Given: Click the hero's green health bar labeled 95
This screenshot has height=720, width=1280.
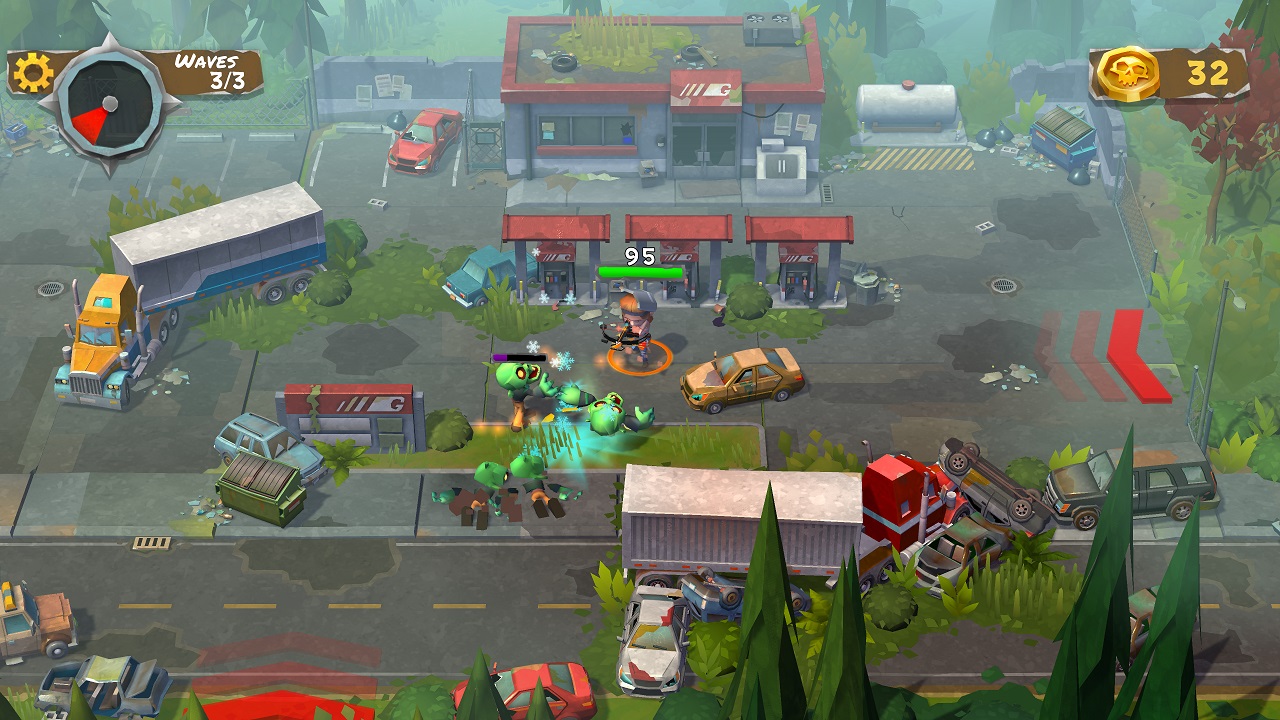Looking at the screenshot, I should pos(640,270).
